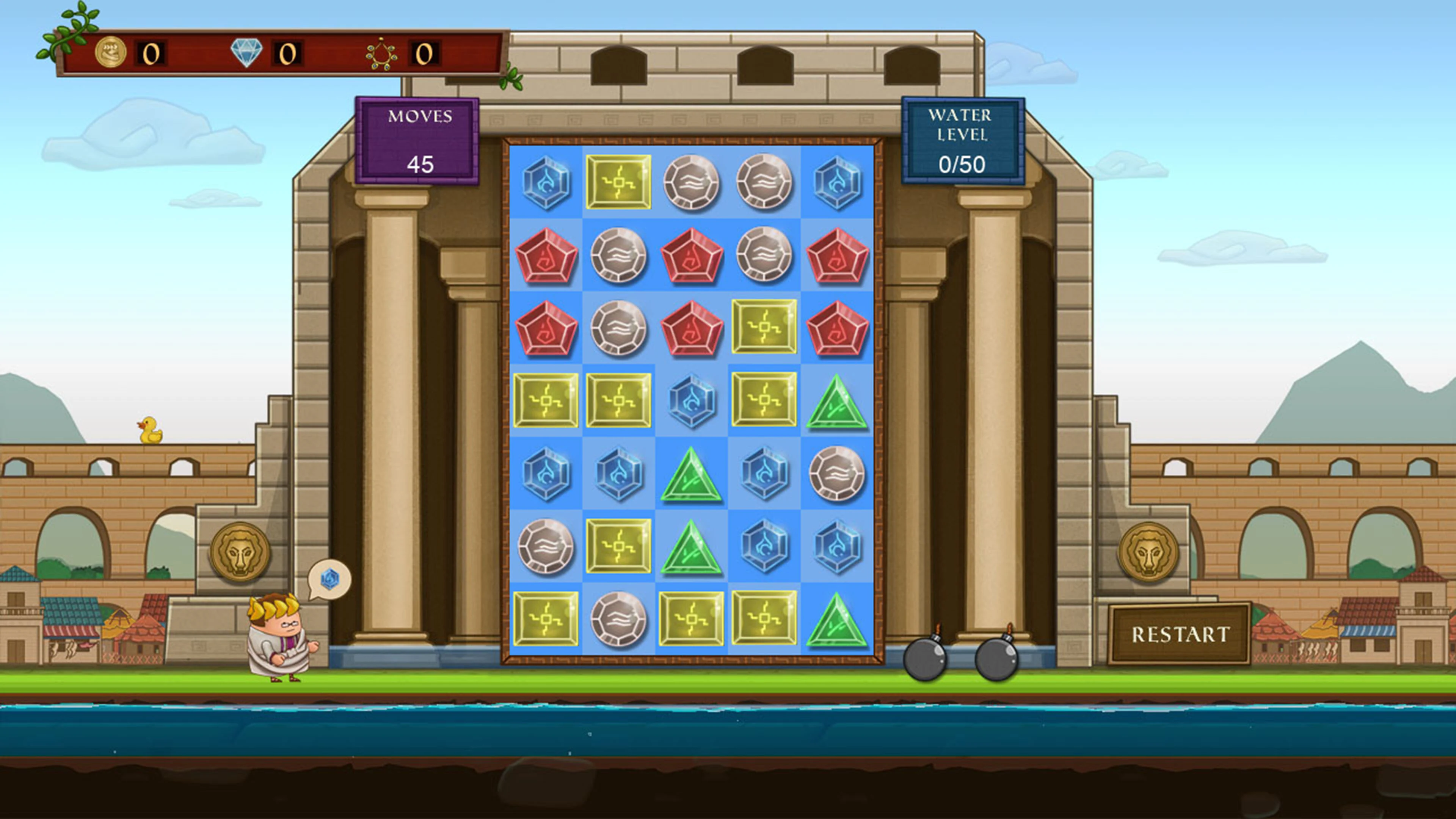Select the blue hexagonal gem in the top-left corner

[546, 182]
